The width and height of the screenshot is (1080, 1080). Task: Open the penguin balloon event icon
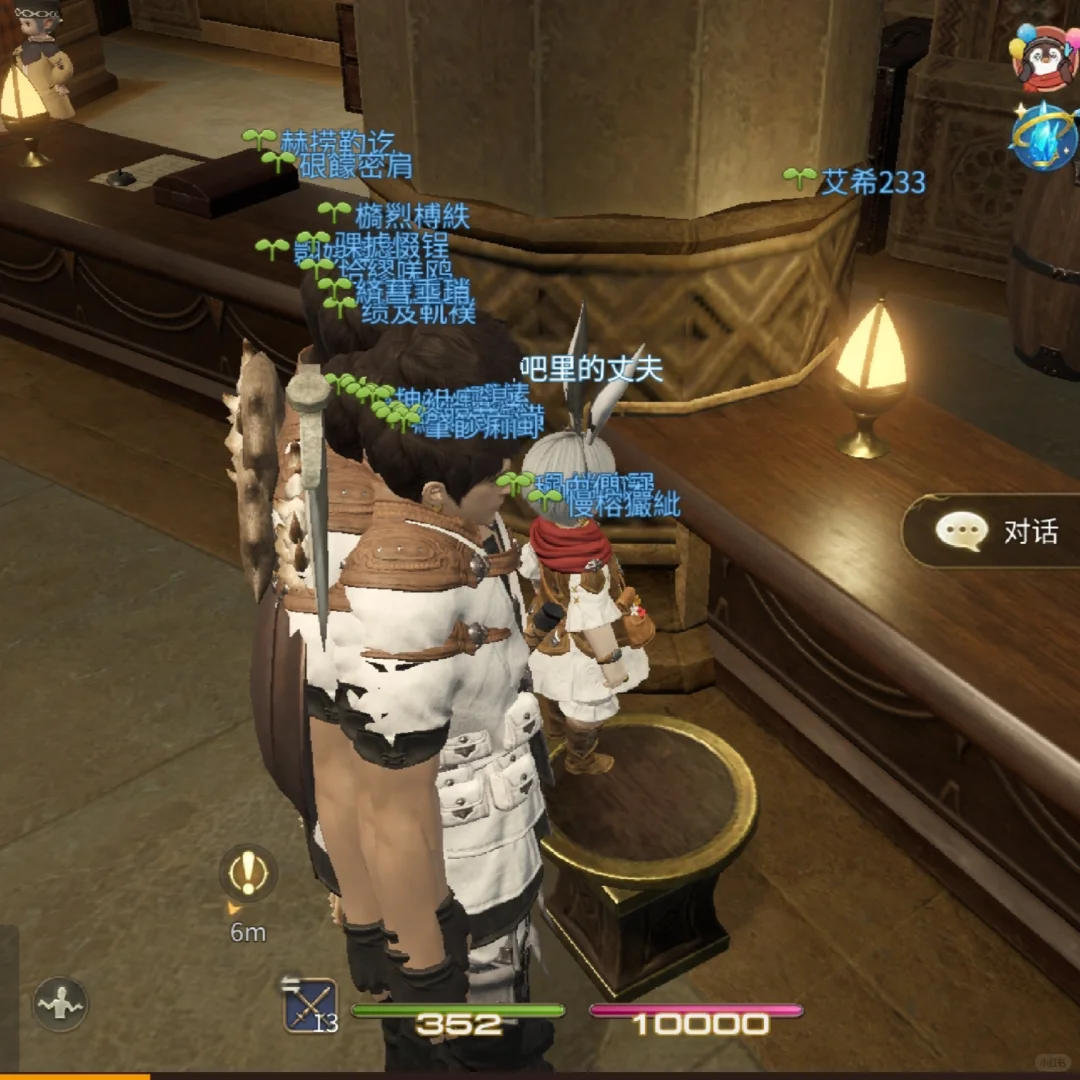click(x=1045, y=58)
